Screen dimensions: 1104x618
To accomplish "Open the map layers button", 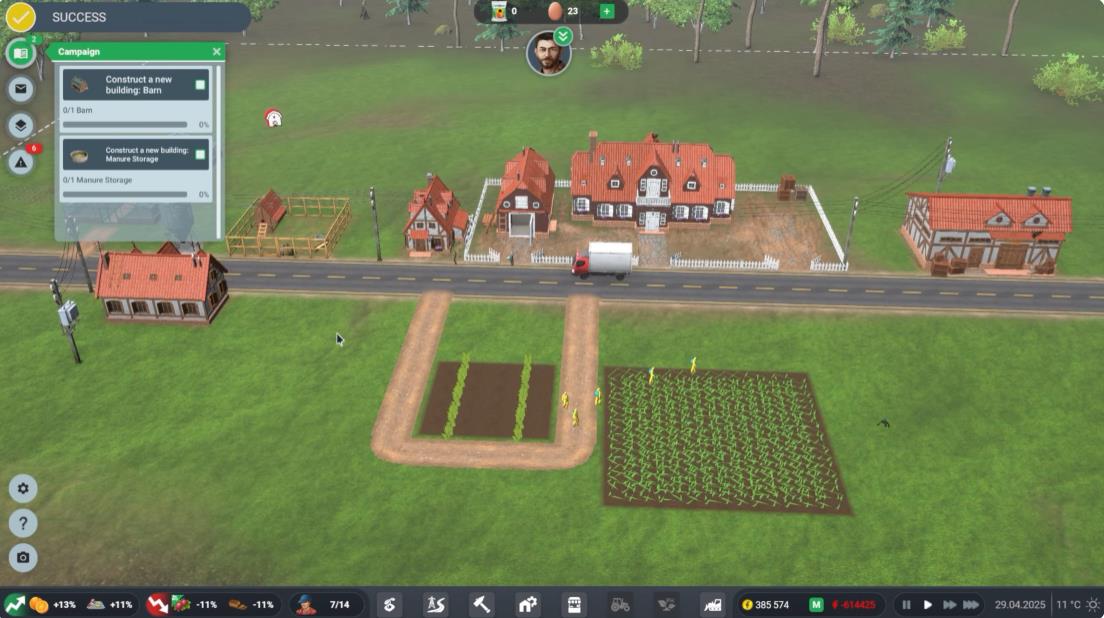I will [x=21, y=125].
